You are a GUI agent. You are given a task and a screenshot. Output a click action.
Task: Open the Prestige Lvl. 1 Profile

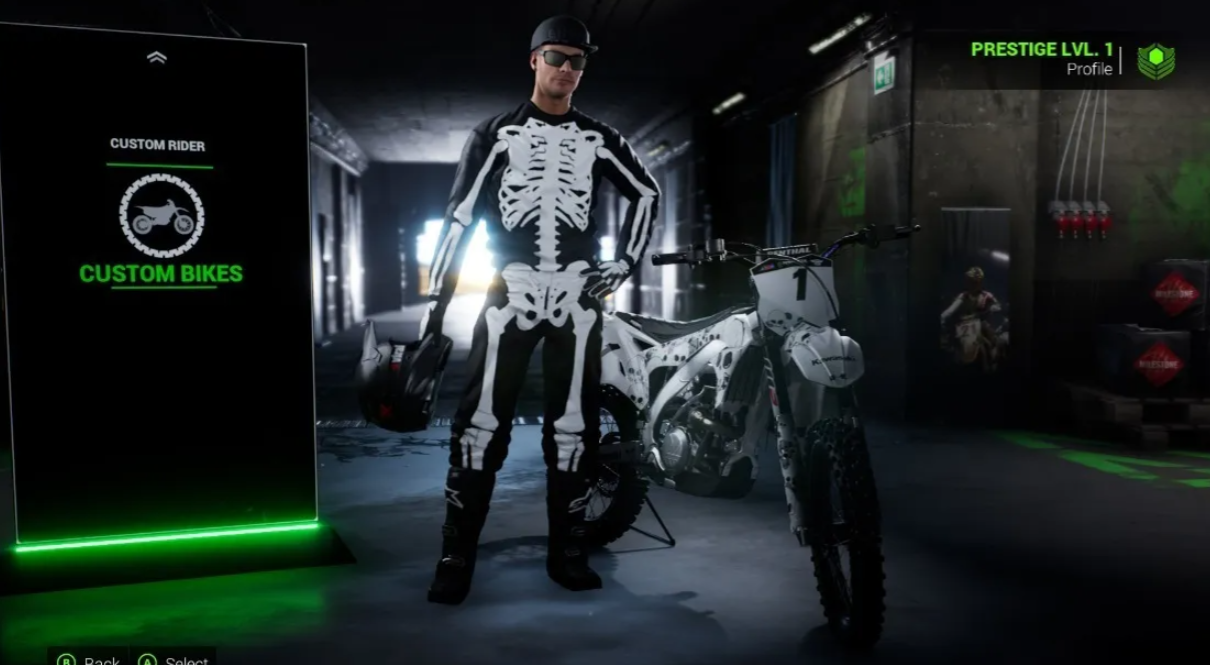click(x=1041, y=59)
